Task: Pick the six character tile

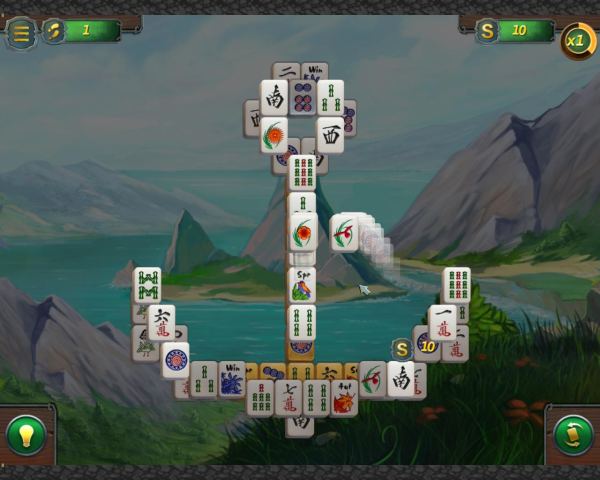Action: [161, 322]
